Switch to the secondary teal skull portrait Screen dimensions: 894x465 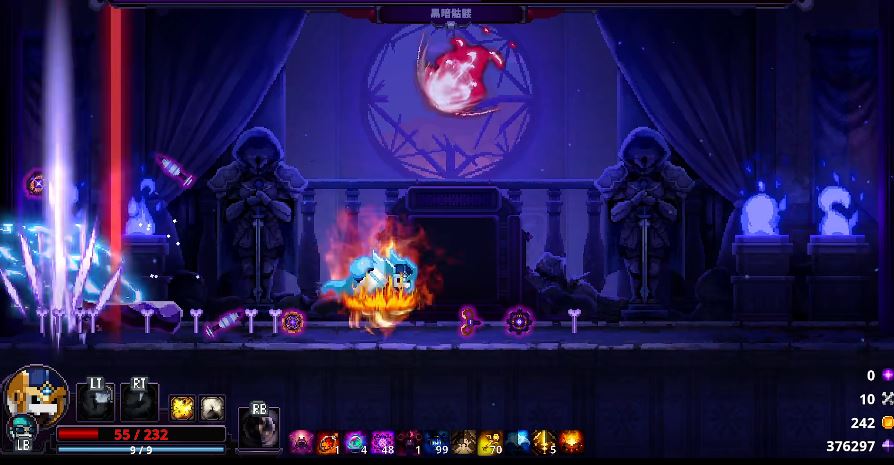(20, 432)
